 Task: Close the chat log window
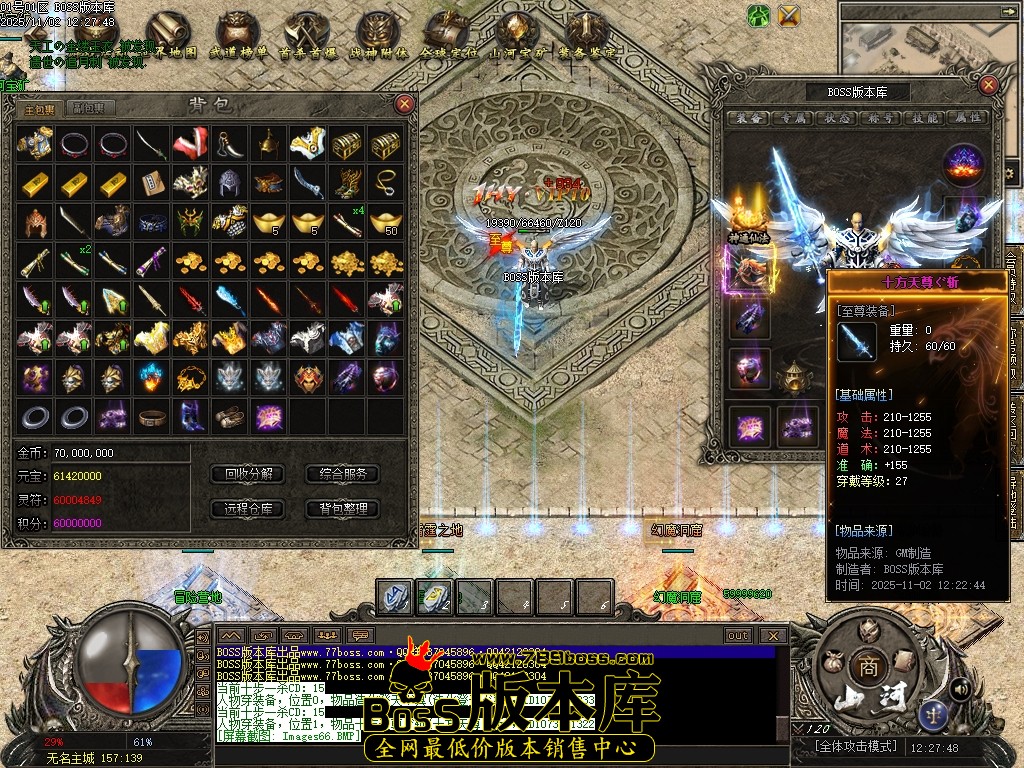[772, 635]
